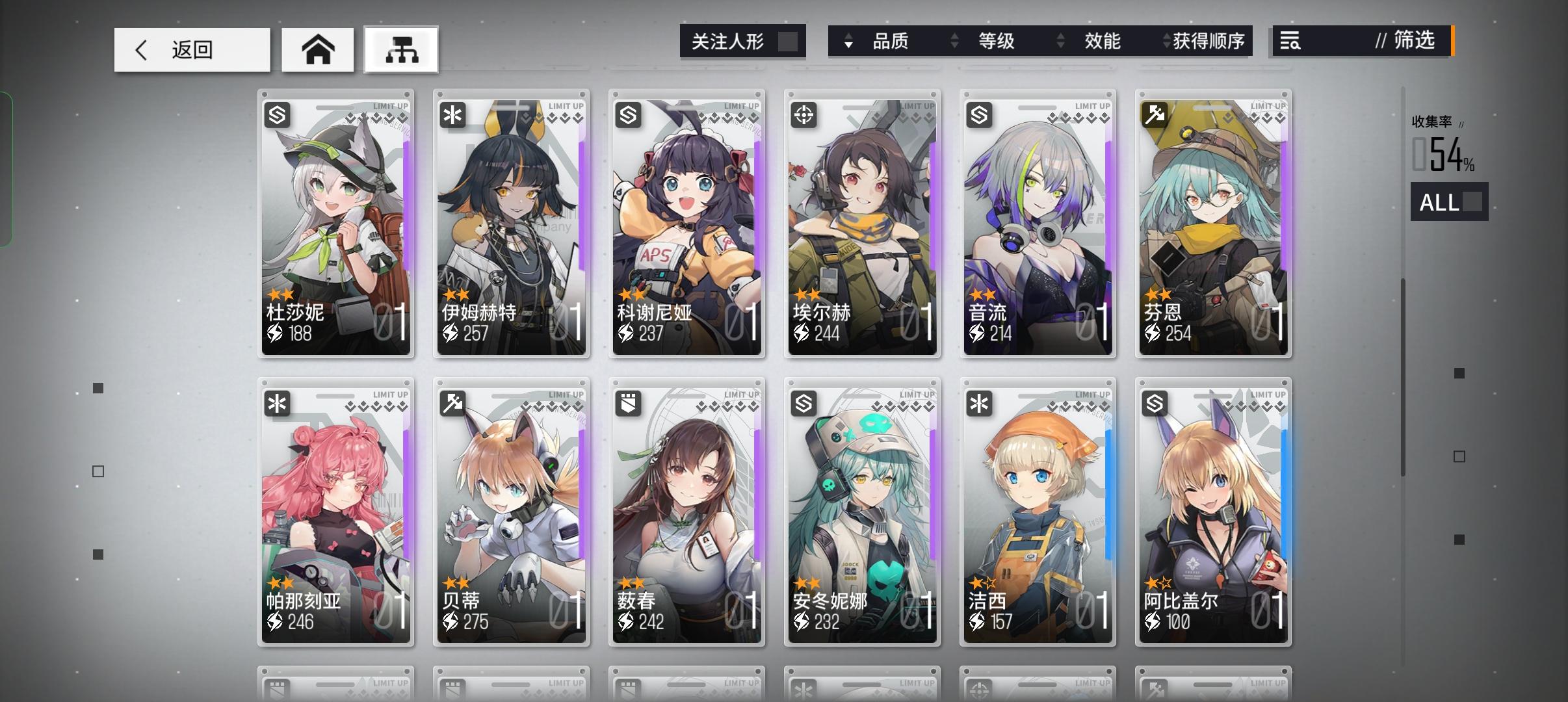This screenshot has width=1568, height=702.
Task: Enable the 关注人形 checkbox
Action: pyautogui.click(x=789, y=40)
